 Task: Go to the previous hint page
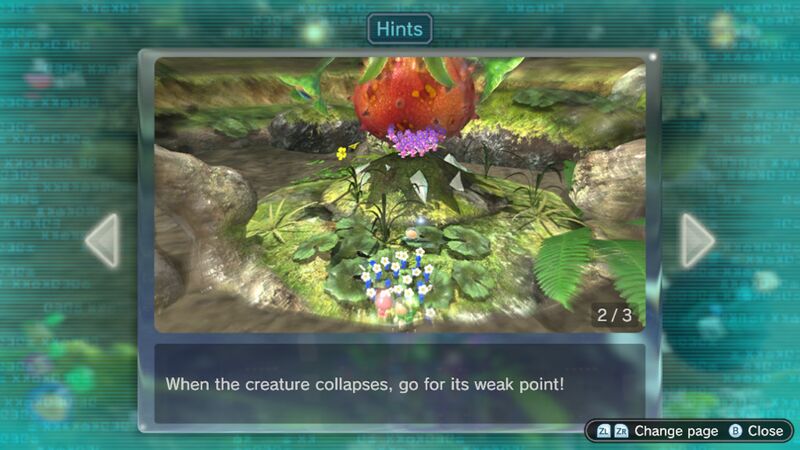(x=102, y=240)
